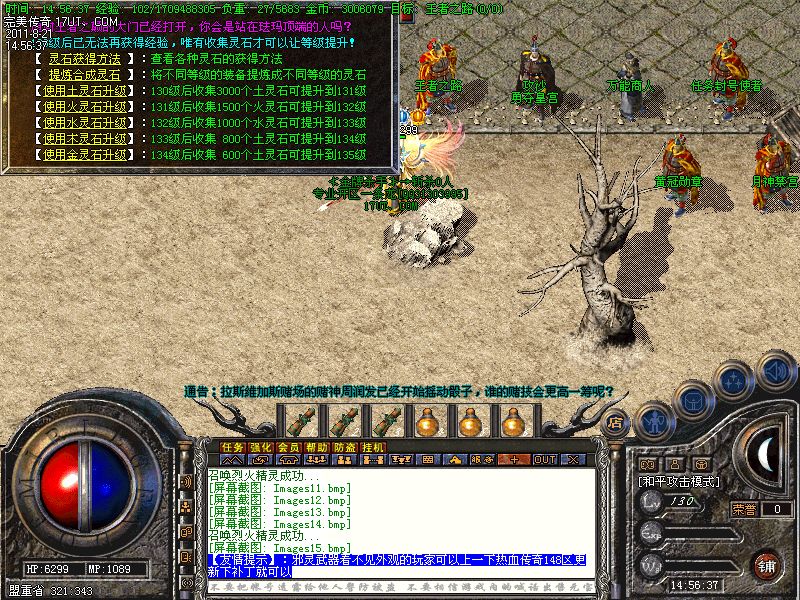Click the 使用木灵石升级 link
The height and width of the screenshot is (600, 800).
pyautogui.click(x=85, y=139)
